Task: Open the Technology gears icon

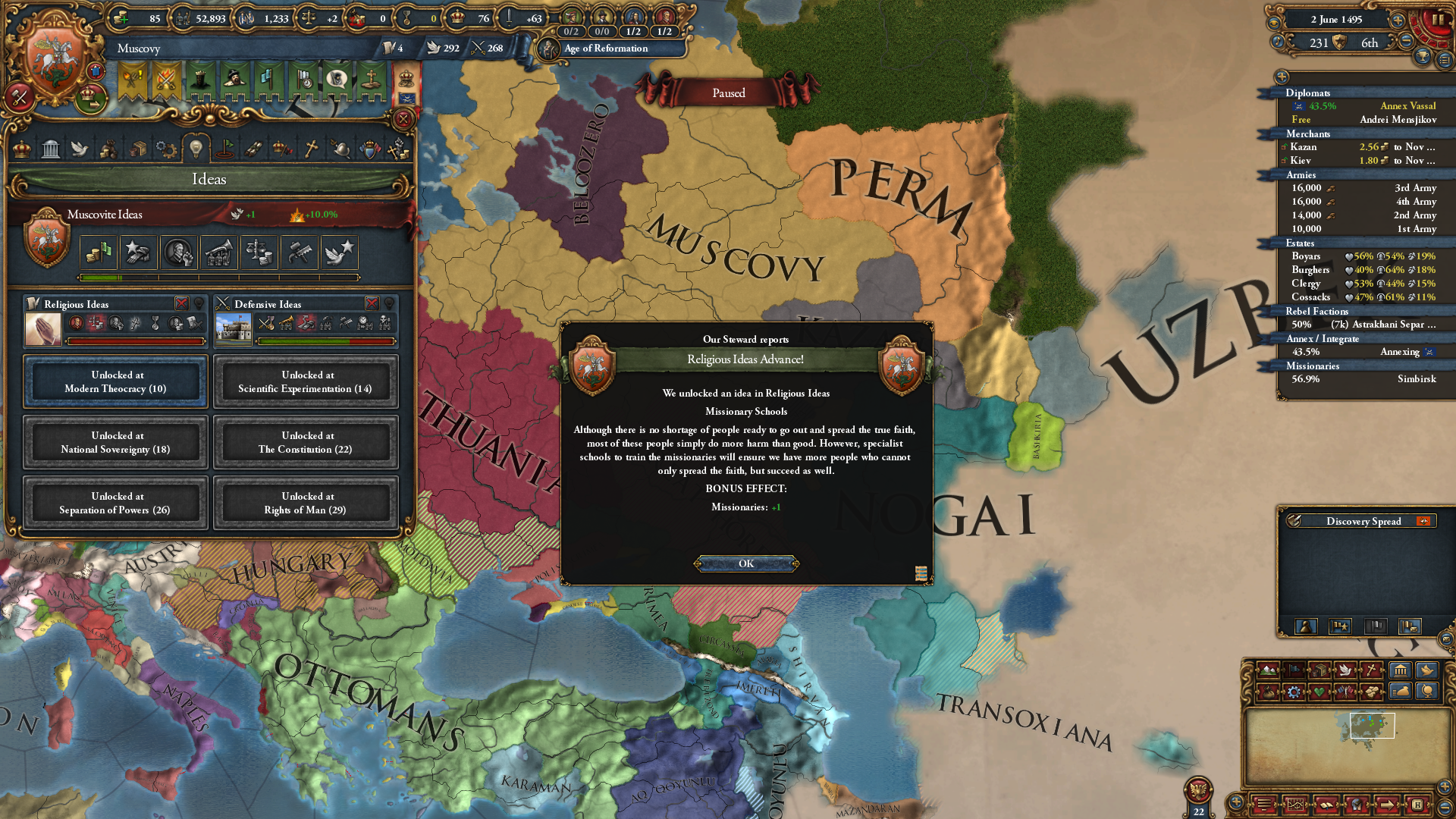Action: click(x=165, y=149)
